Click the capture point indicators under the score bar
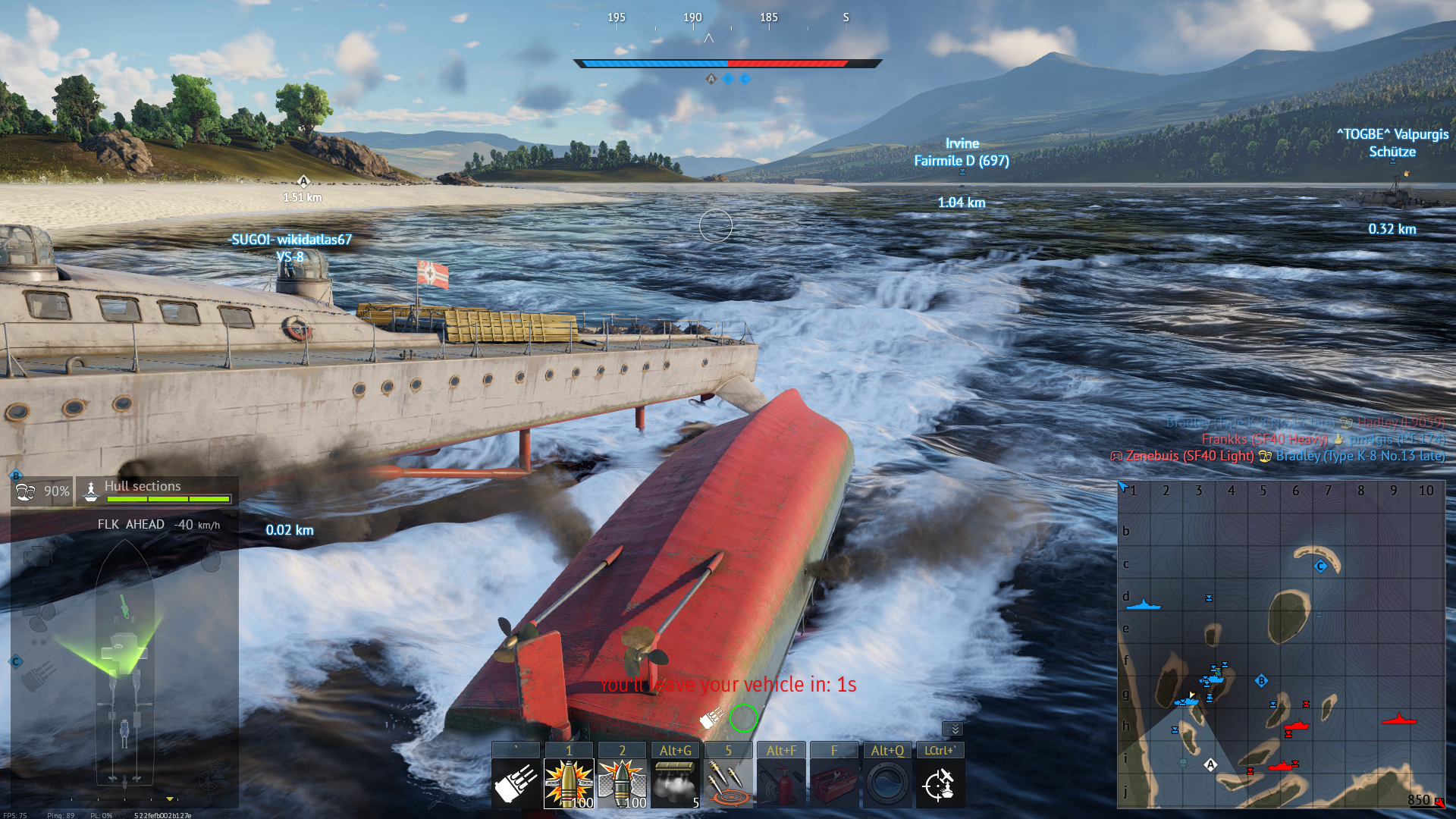The width and height of the screenshot is (1456, 819). [728, 79]
